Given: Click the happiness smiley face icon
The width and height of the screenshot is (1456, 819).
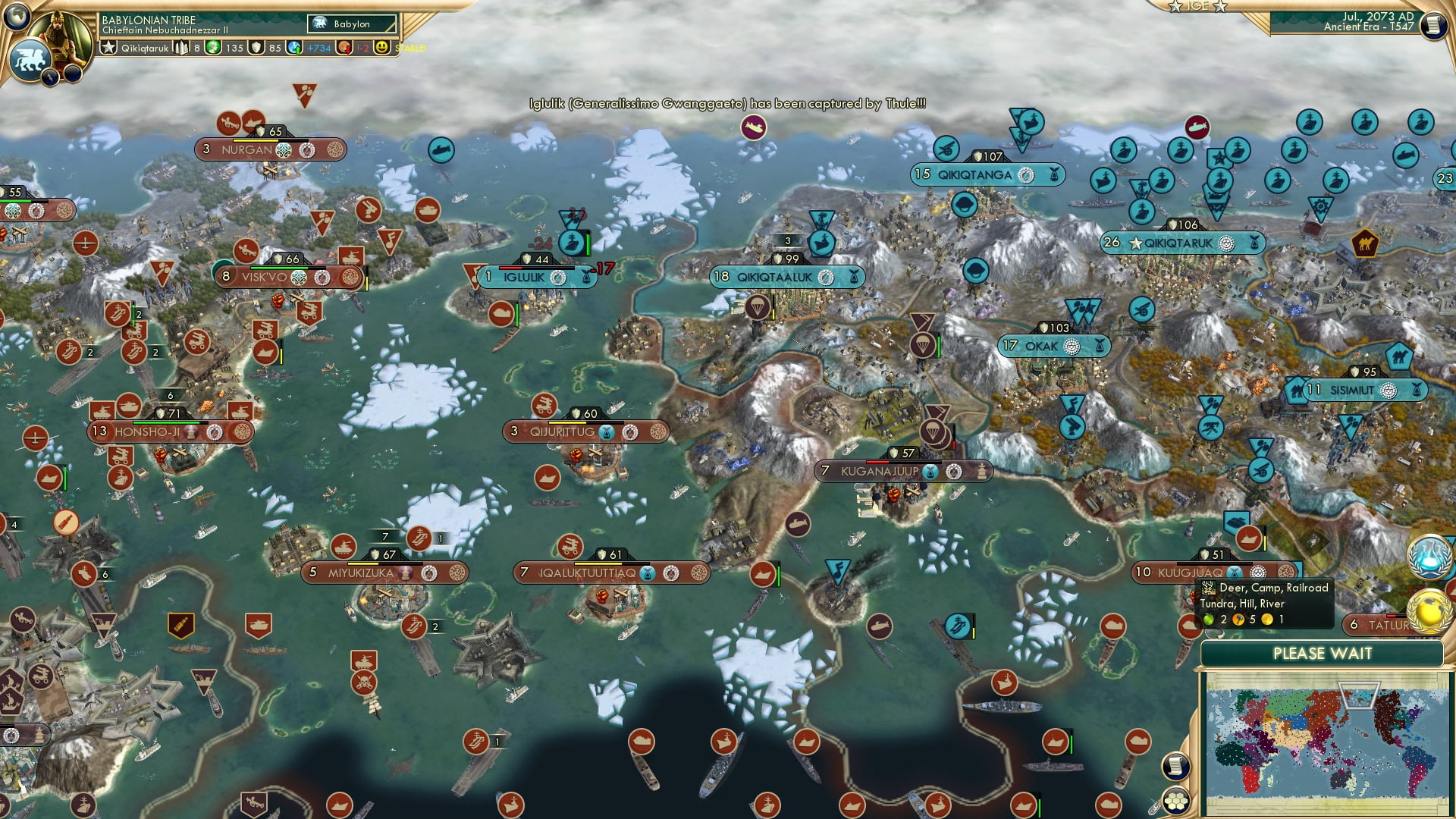Looking at the screenshot, I should pos(381,48).
